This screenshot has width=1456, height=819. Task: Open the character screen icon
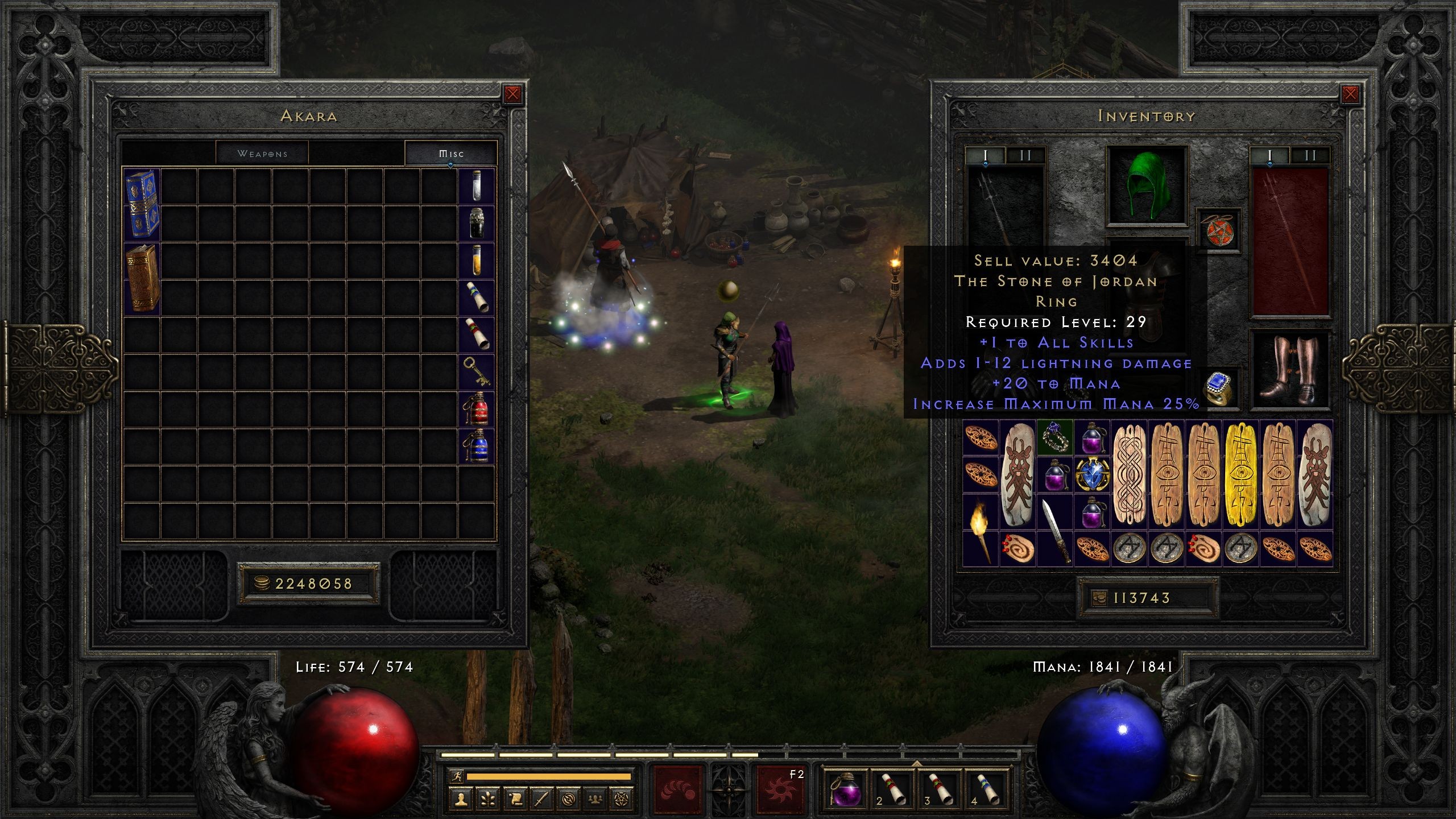coord(461,801)
